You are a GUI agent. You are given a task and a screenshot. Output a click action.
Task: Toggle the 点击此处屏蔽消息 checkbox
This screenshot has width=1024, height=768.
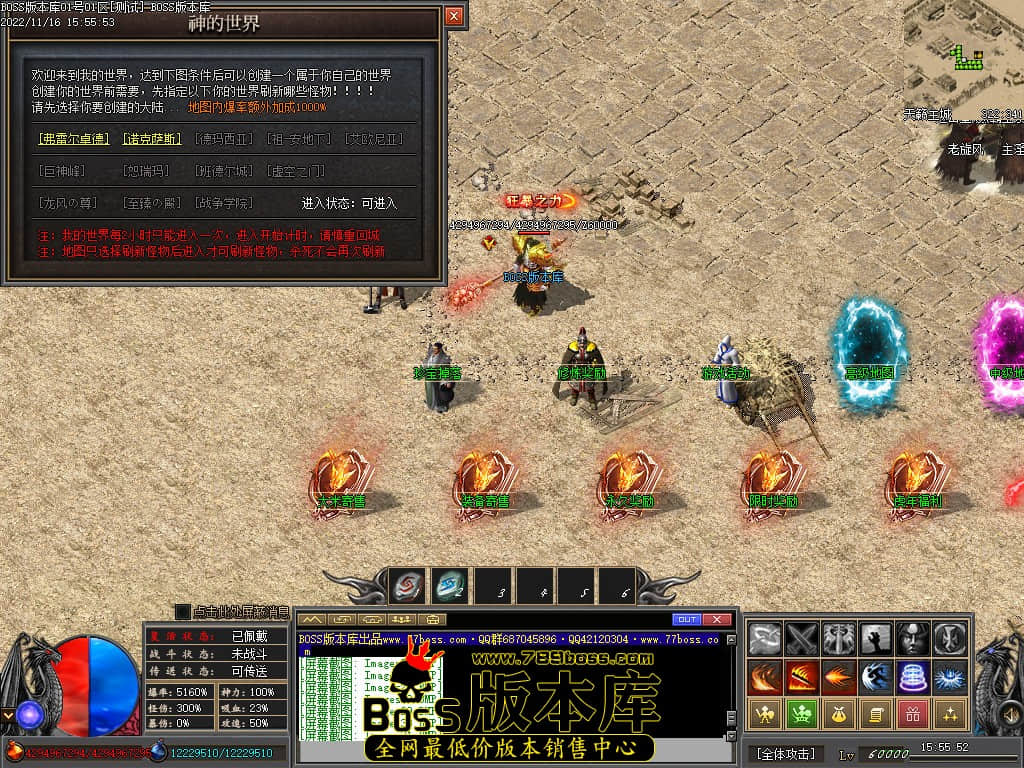point(182,611)
